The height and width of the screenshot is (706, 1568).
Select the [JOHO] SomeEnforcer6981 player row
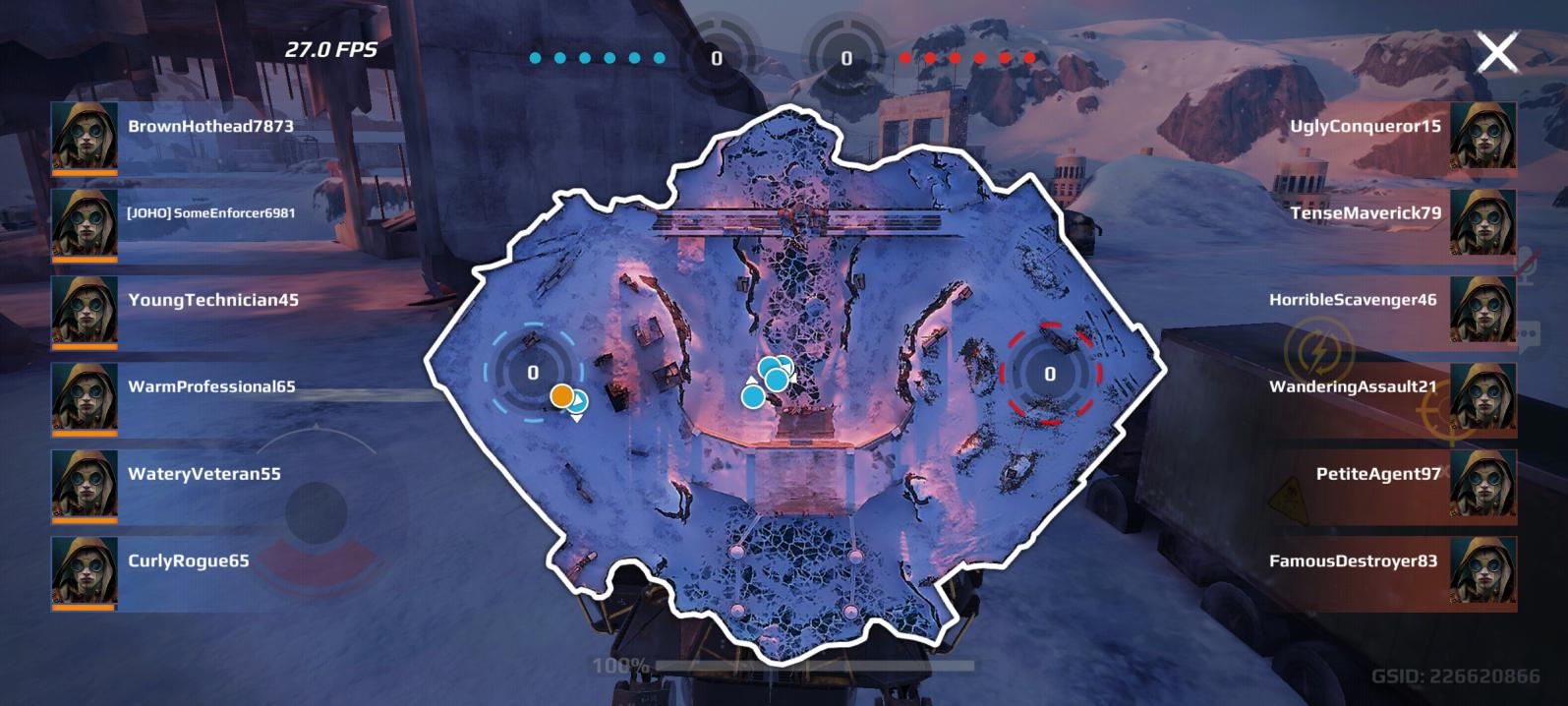209,213
